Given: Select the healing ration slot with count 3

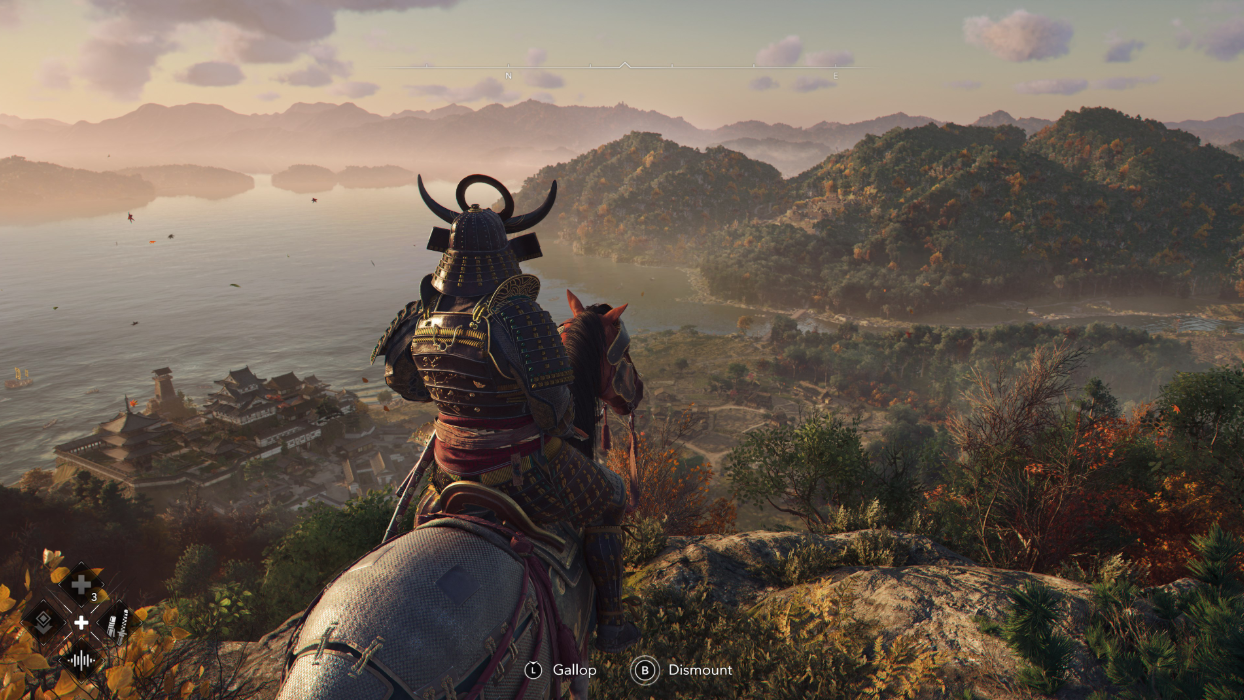Looking at the screenshot, I should [81, 584].
